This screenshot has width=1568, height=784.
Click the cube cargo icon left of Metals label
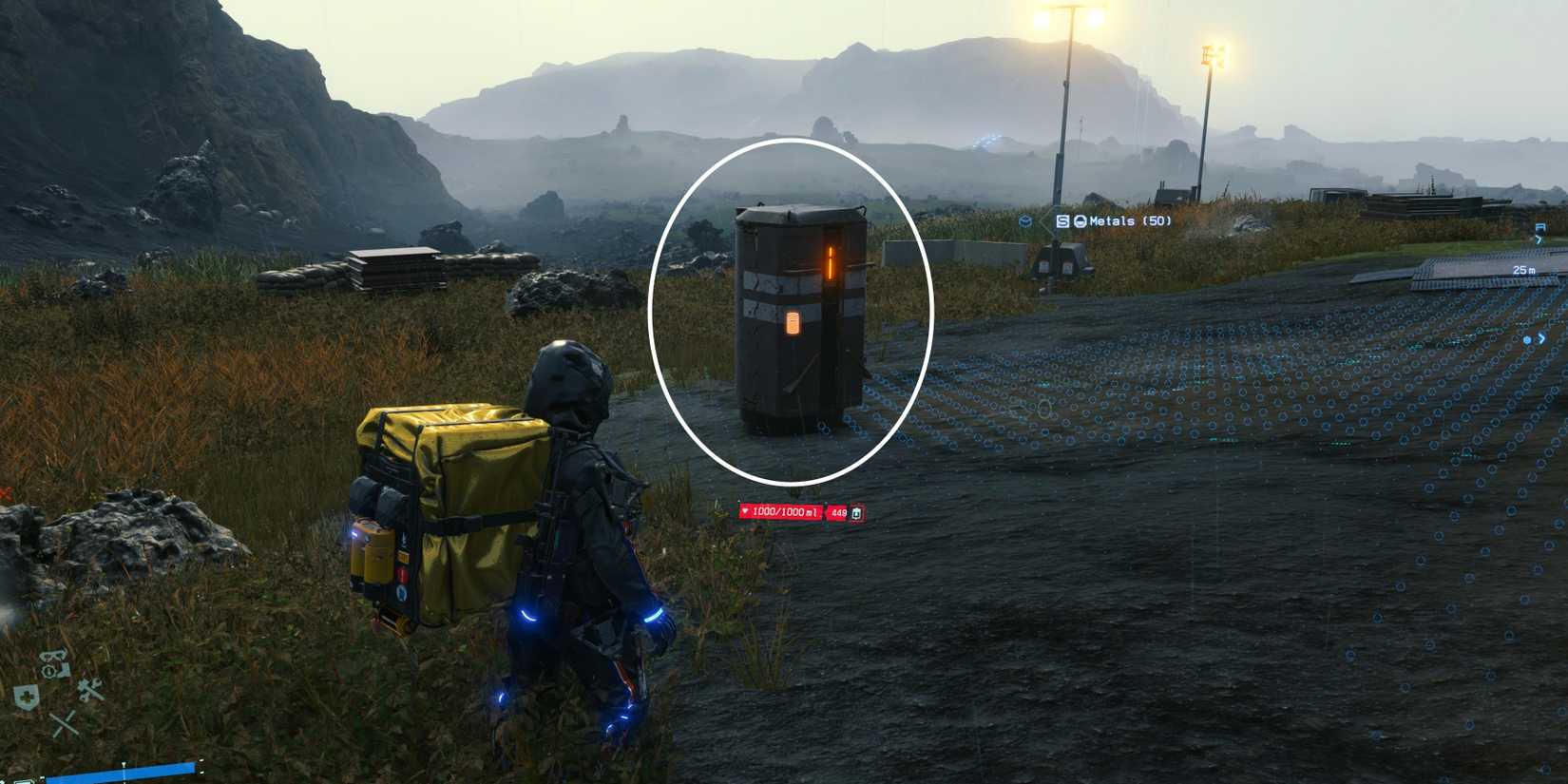tap(1027, 221)
